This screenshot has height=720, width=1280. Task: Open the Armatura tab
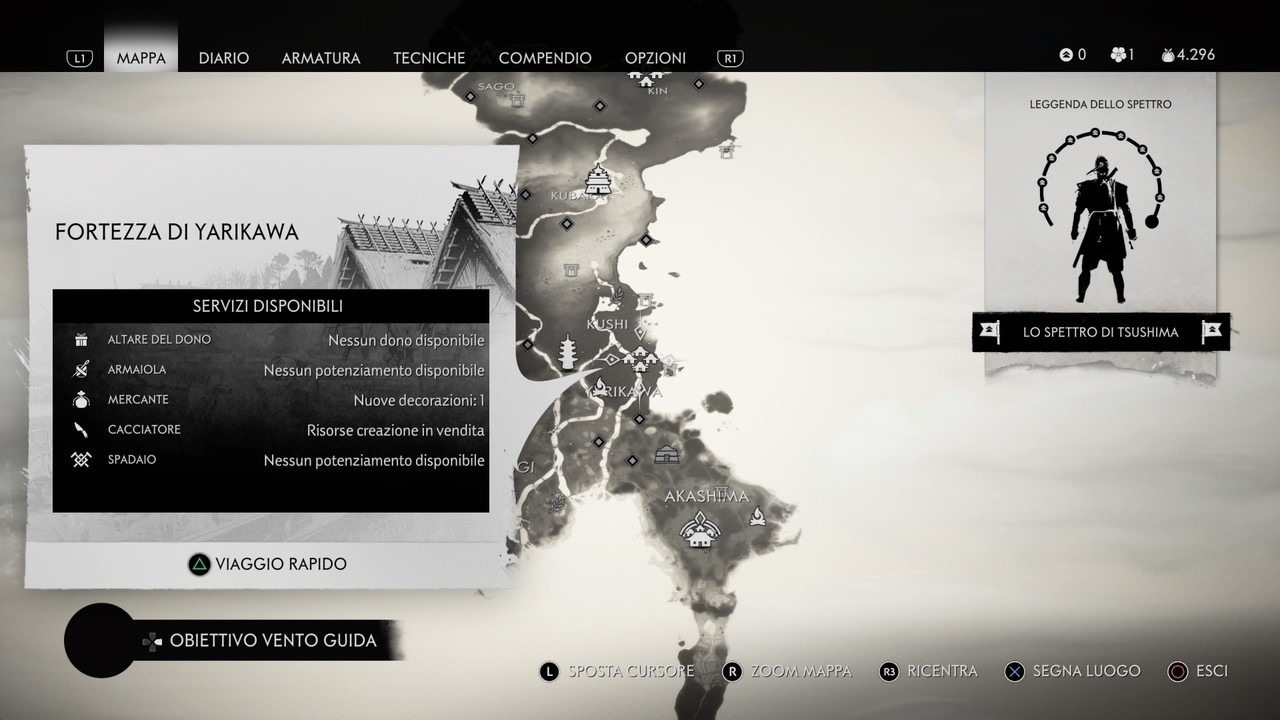tap(321, 58)
